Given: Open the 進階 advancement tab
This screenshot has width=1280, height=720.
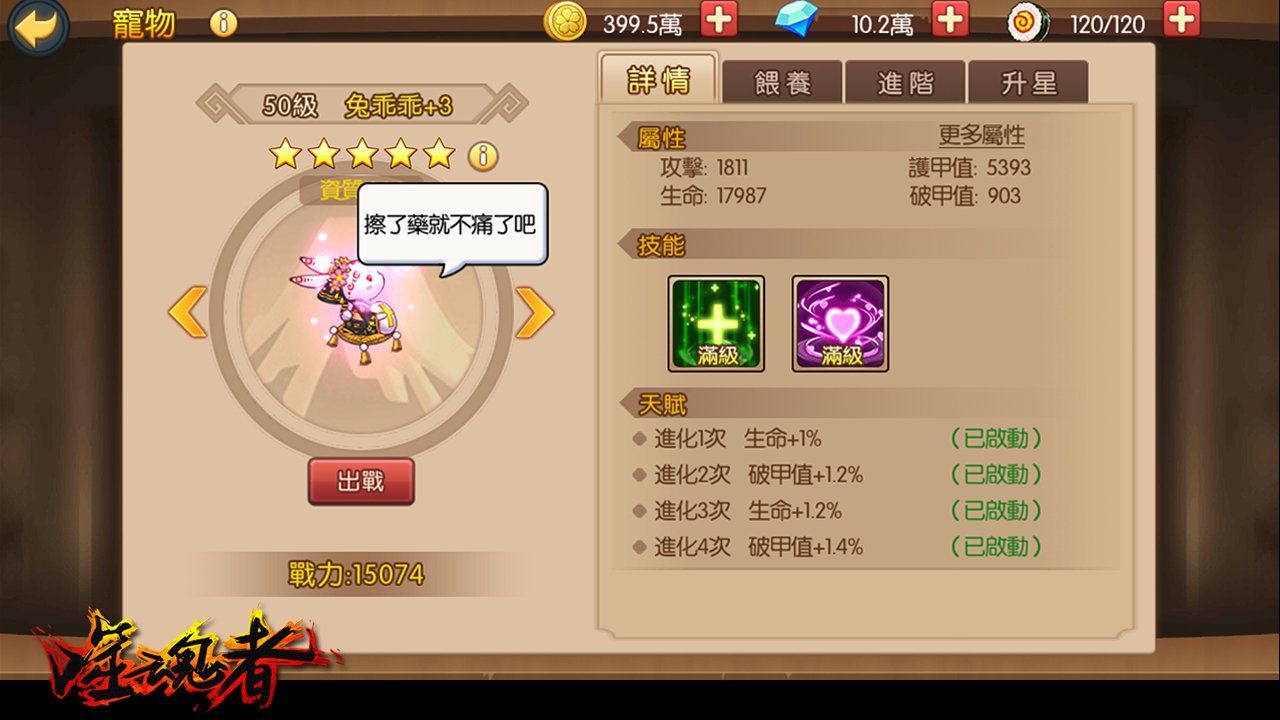Looking at the screenshot, I should [906, 83].
